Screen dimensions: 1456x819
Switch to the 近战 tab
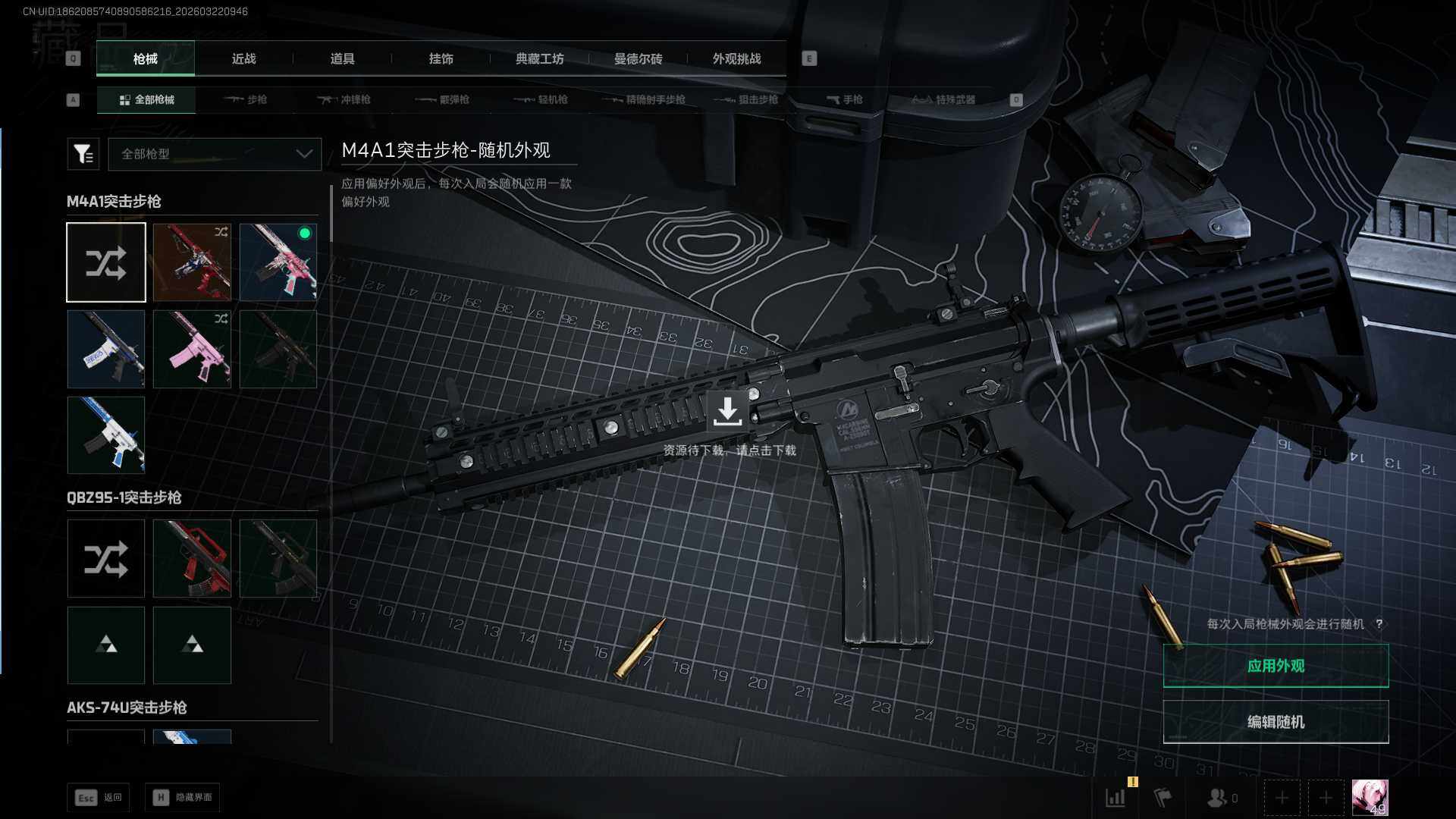[x=243, y=59]
